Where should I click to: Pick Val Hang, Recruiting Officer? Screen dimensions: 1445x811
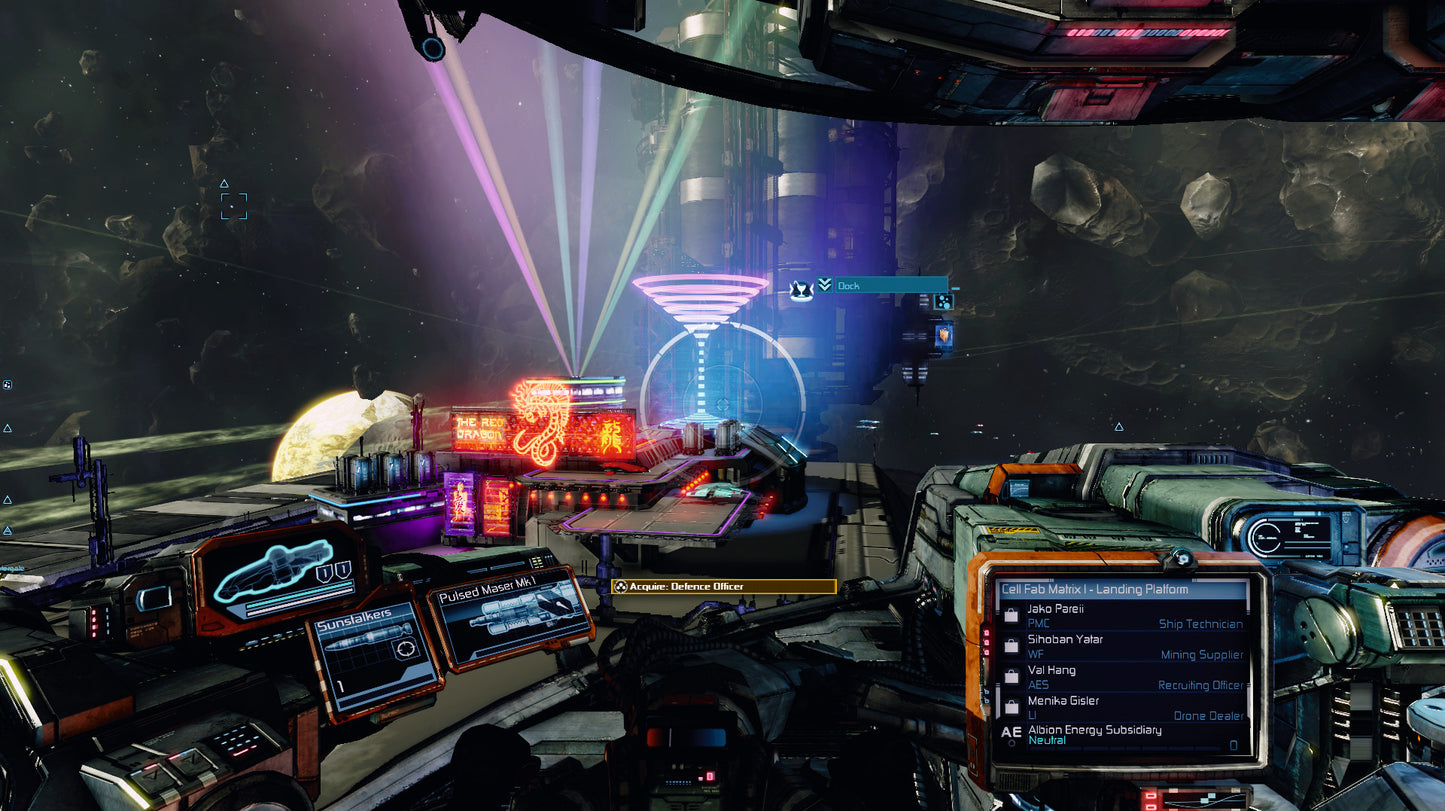1124,678
